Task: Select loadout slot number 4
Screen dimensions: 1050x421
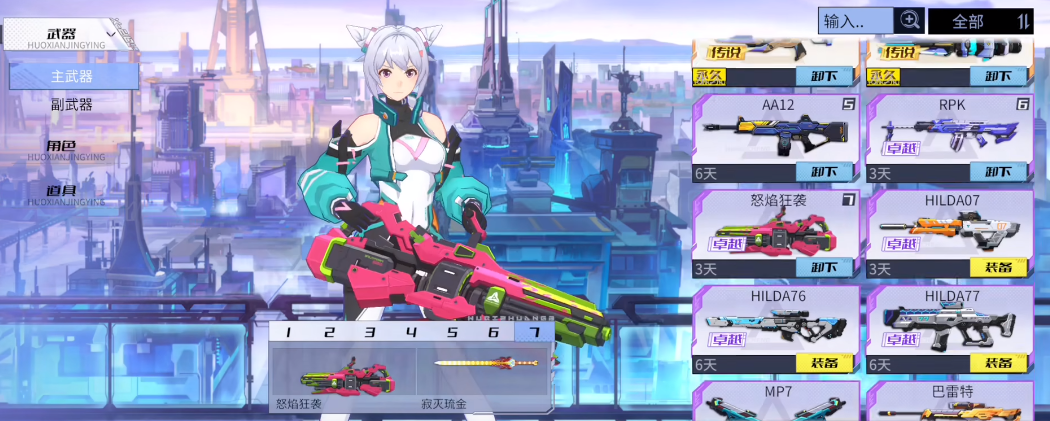Action: [x=410, y=333]
